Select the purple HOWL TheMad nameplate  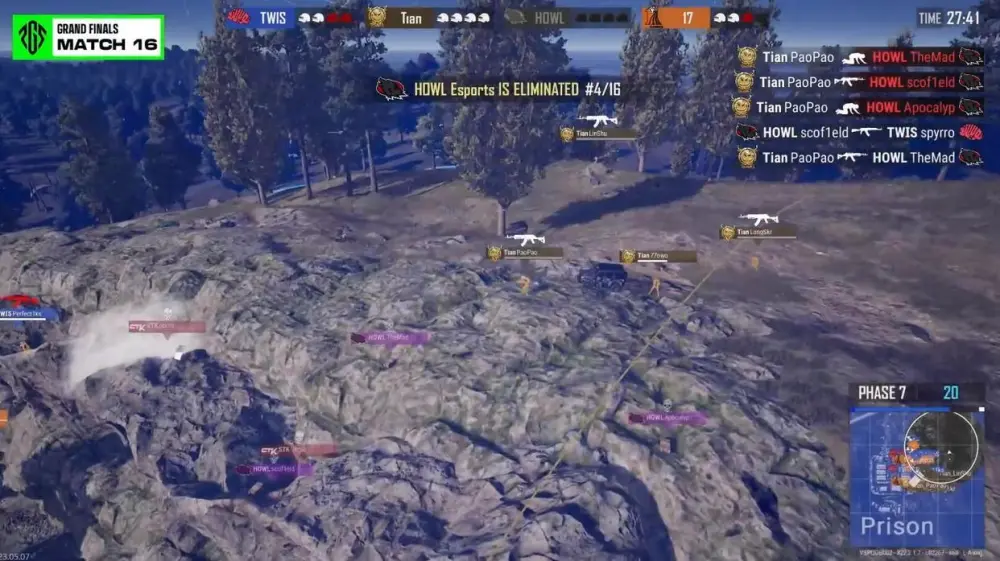coord(391,338)
